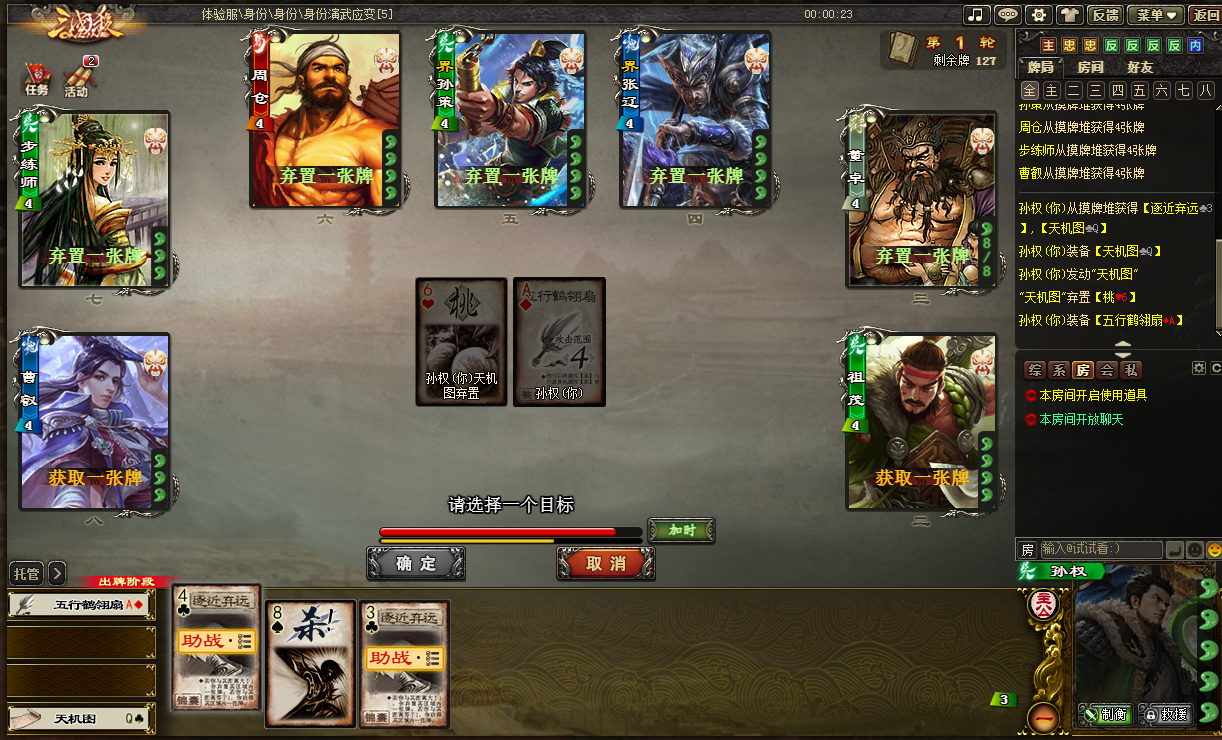
Task: Open the gear settings icon
Action: tap(1039, 15)
